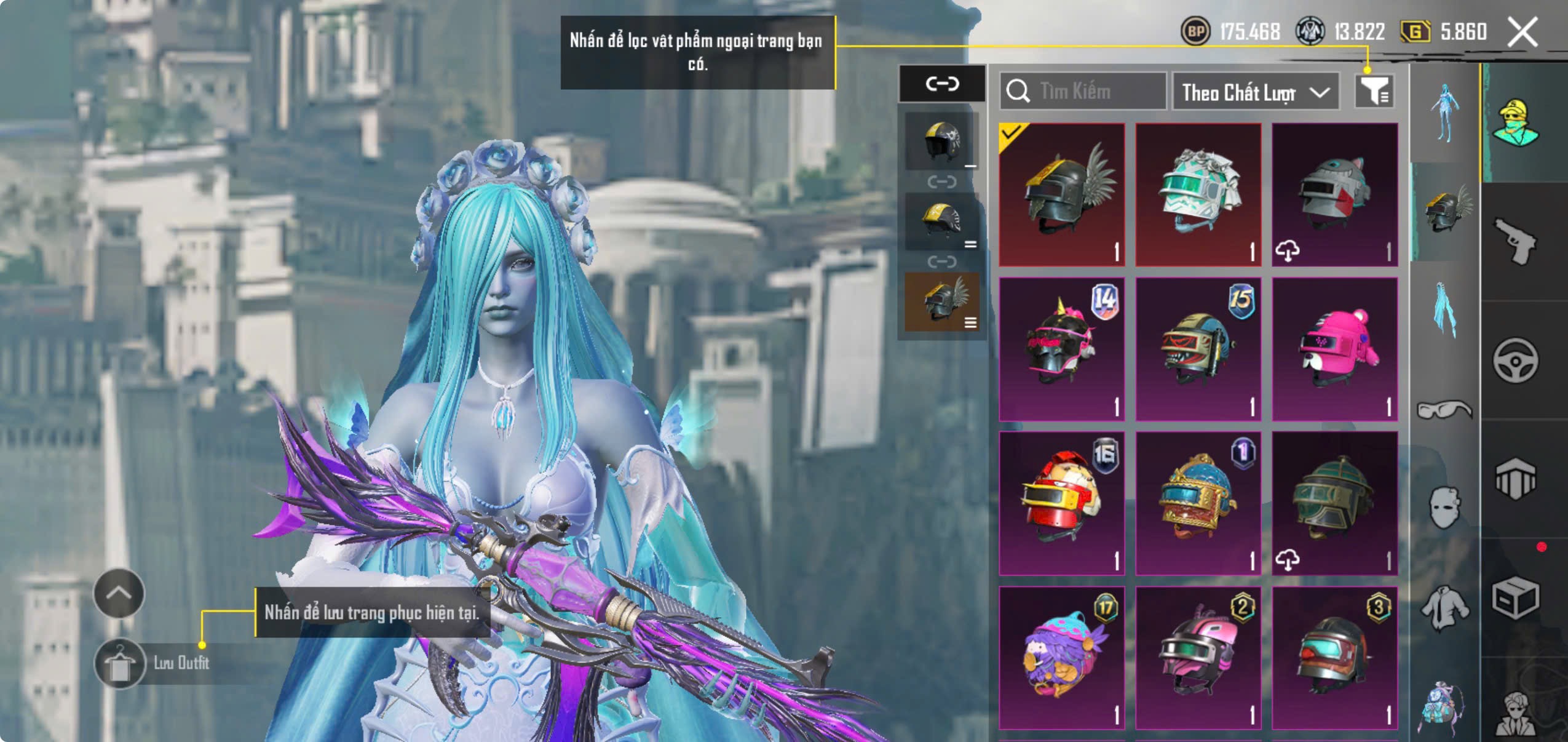This screenshot has height=742, width=1568.
Task: Select the shark-mouth helmet with badge 15
Action: pos(1198,349)
